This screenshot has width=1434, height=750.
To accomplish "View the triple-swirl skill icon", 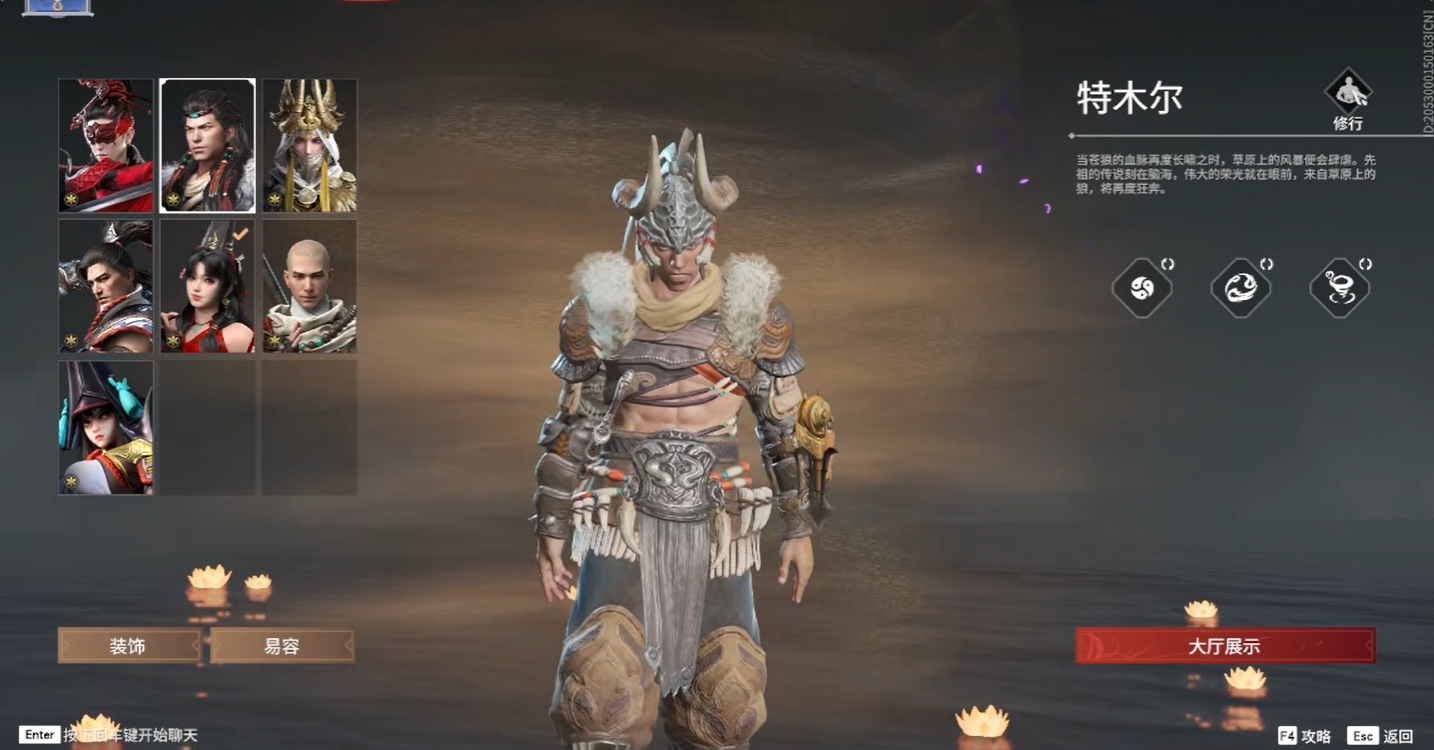I will coord(1142,288).
